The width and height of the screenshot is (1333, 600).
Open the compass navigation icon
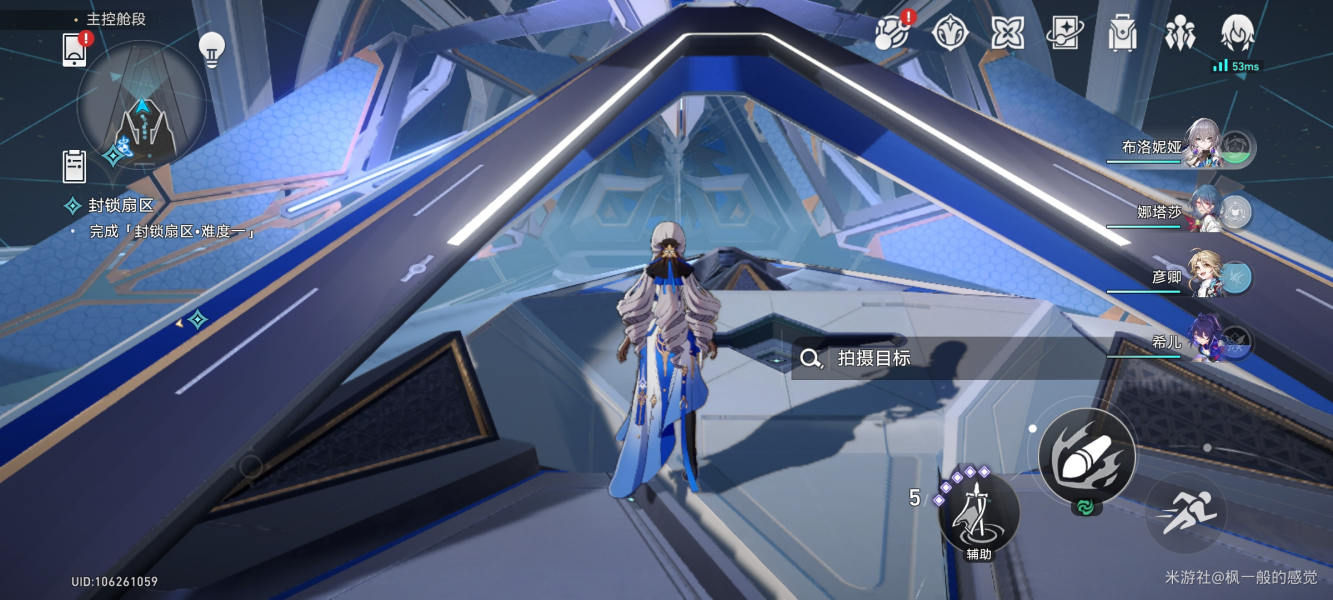949,33
